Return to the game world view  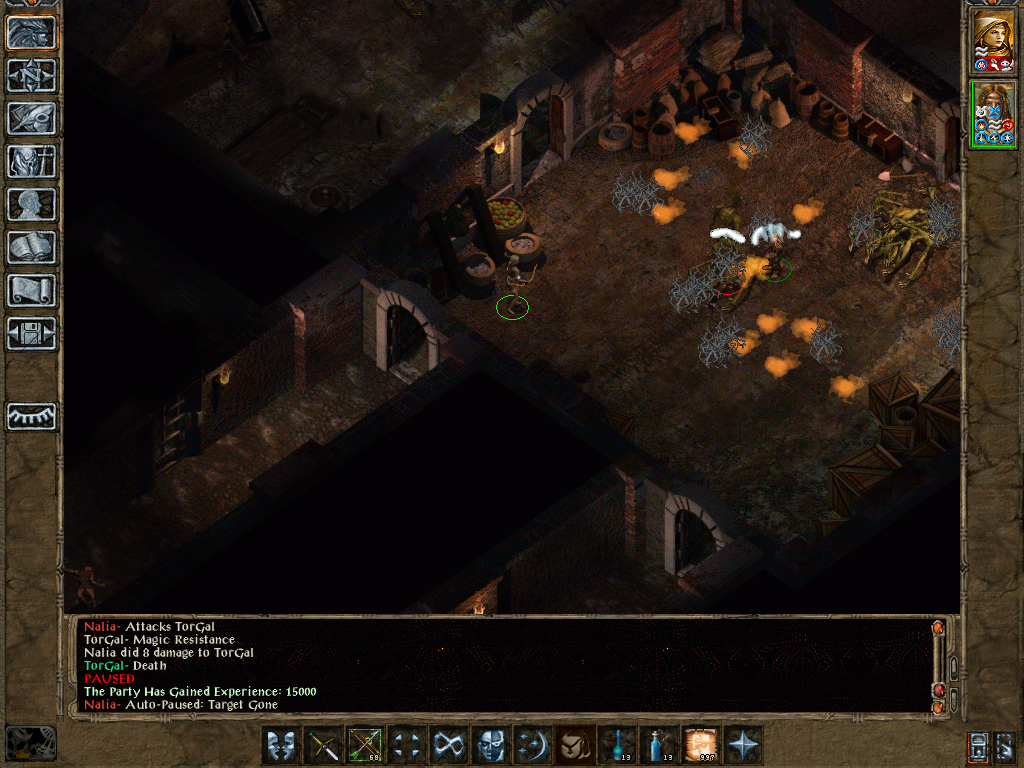point(32,32)
